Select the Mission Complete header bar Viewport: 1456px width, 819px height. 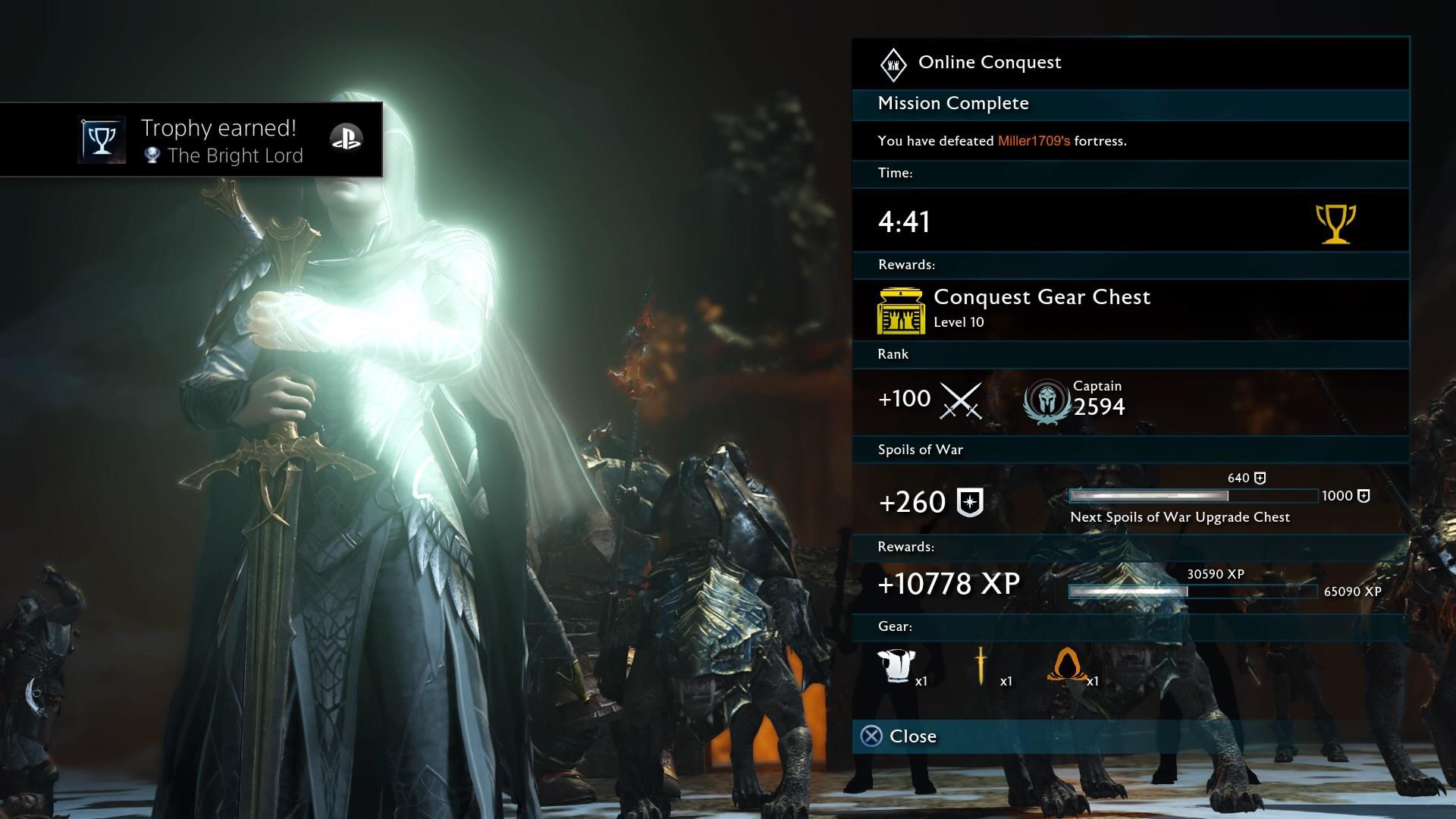[x=952, y=104]
